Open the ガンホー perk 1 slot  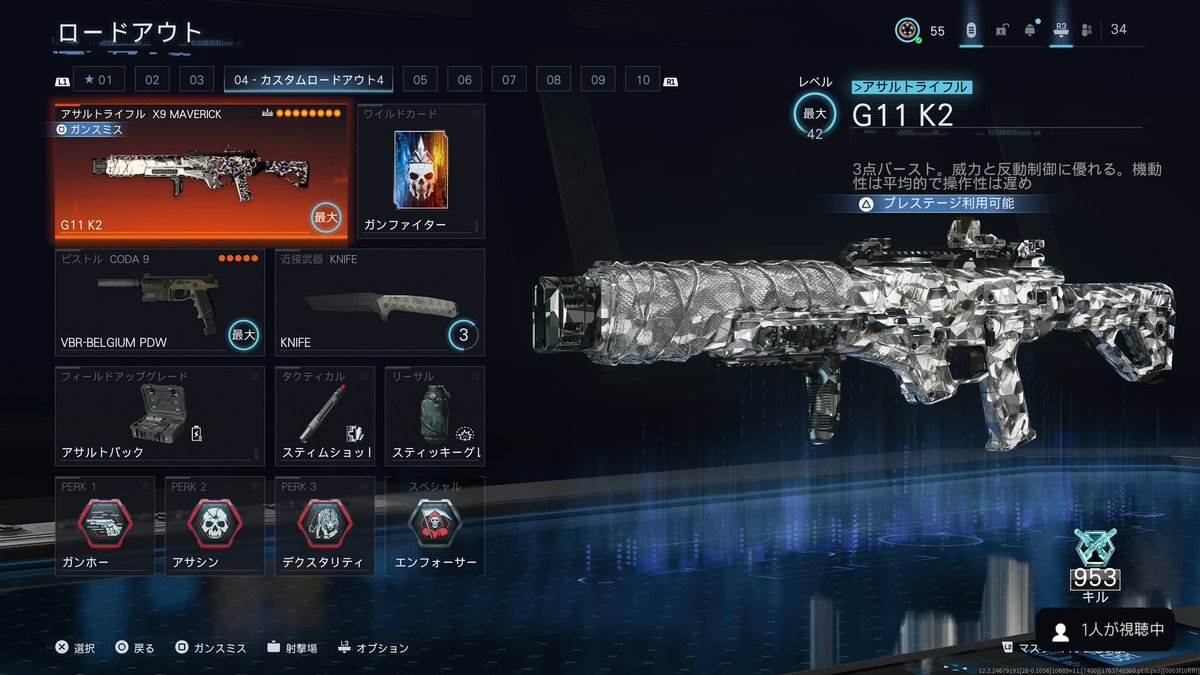point(105,527)
